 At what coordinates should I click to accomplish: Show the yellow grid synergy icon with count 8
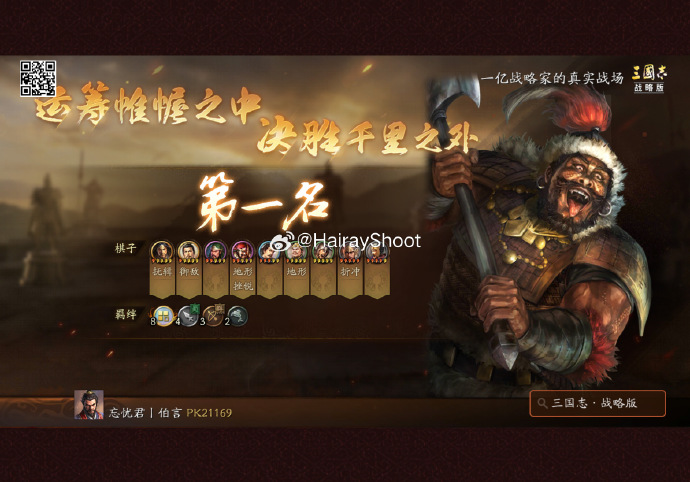[x=163, y=316]
